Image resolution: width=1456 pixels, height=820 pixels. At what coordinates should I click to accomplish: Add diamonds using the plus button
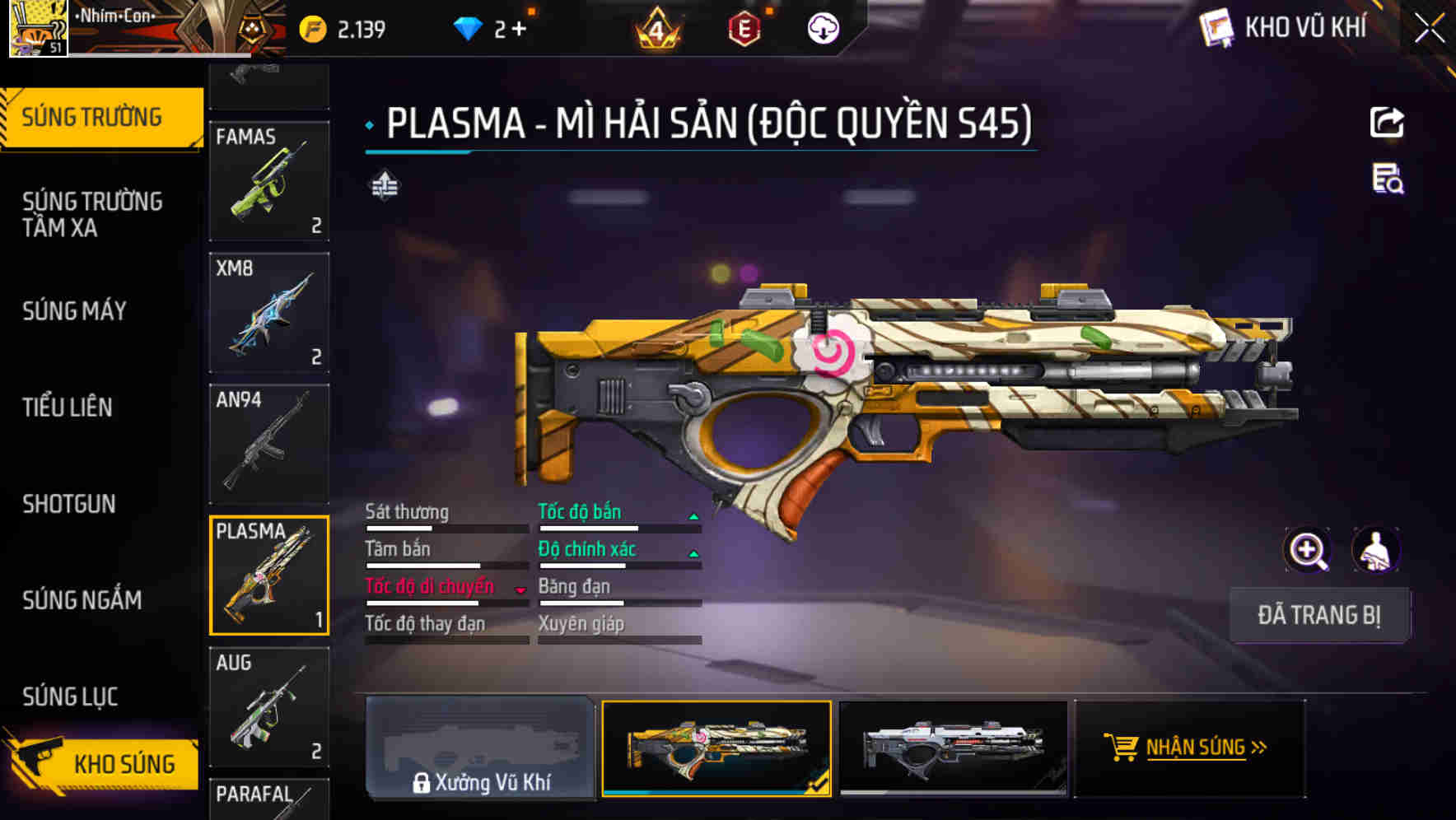(519, 30)
